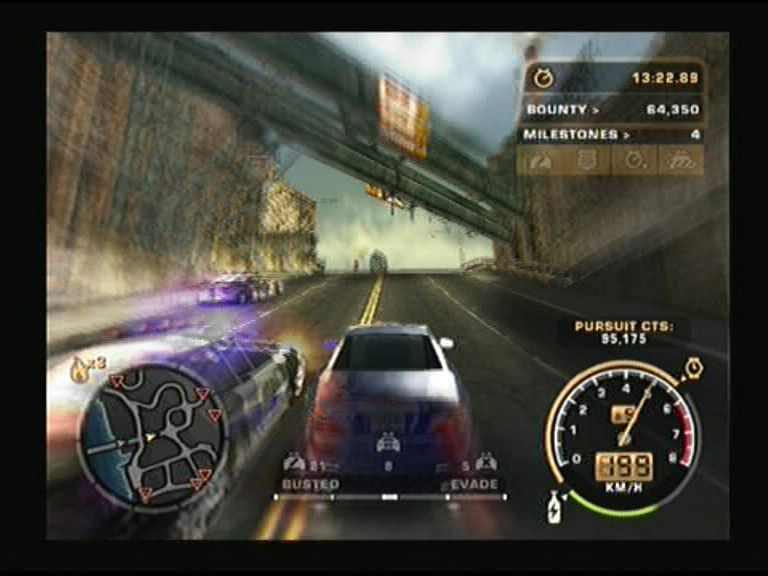The image size is (768, 576).
Task: Click the speedbreaker stopwatch icon by the tachometer
Action: [x=693, y=371]
